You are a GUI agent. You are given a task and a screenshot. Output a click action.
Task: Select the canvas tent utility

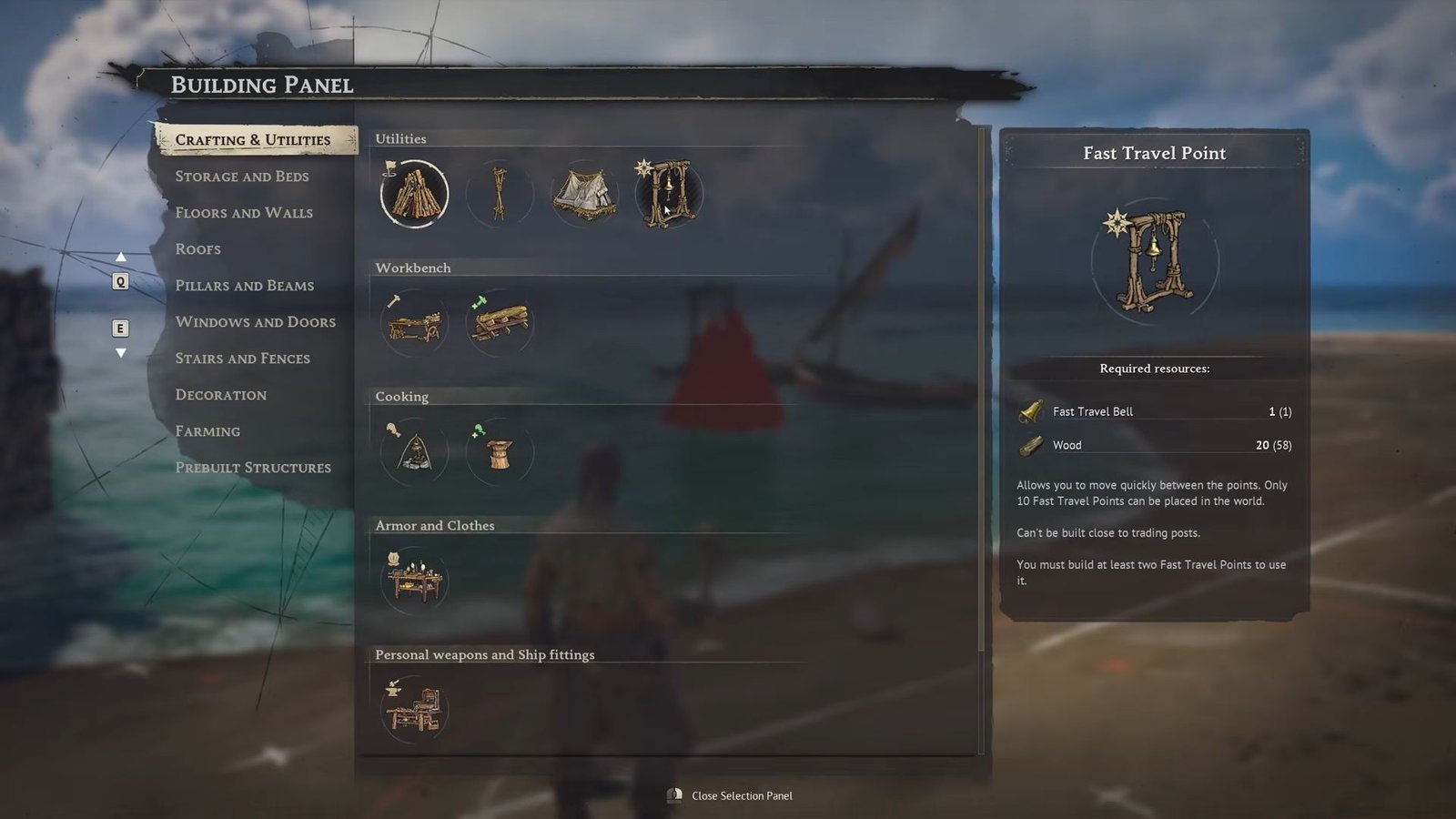(584, 194)
